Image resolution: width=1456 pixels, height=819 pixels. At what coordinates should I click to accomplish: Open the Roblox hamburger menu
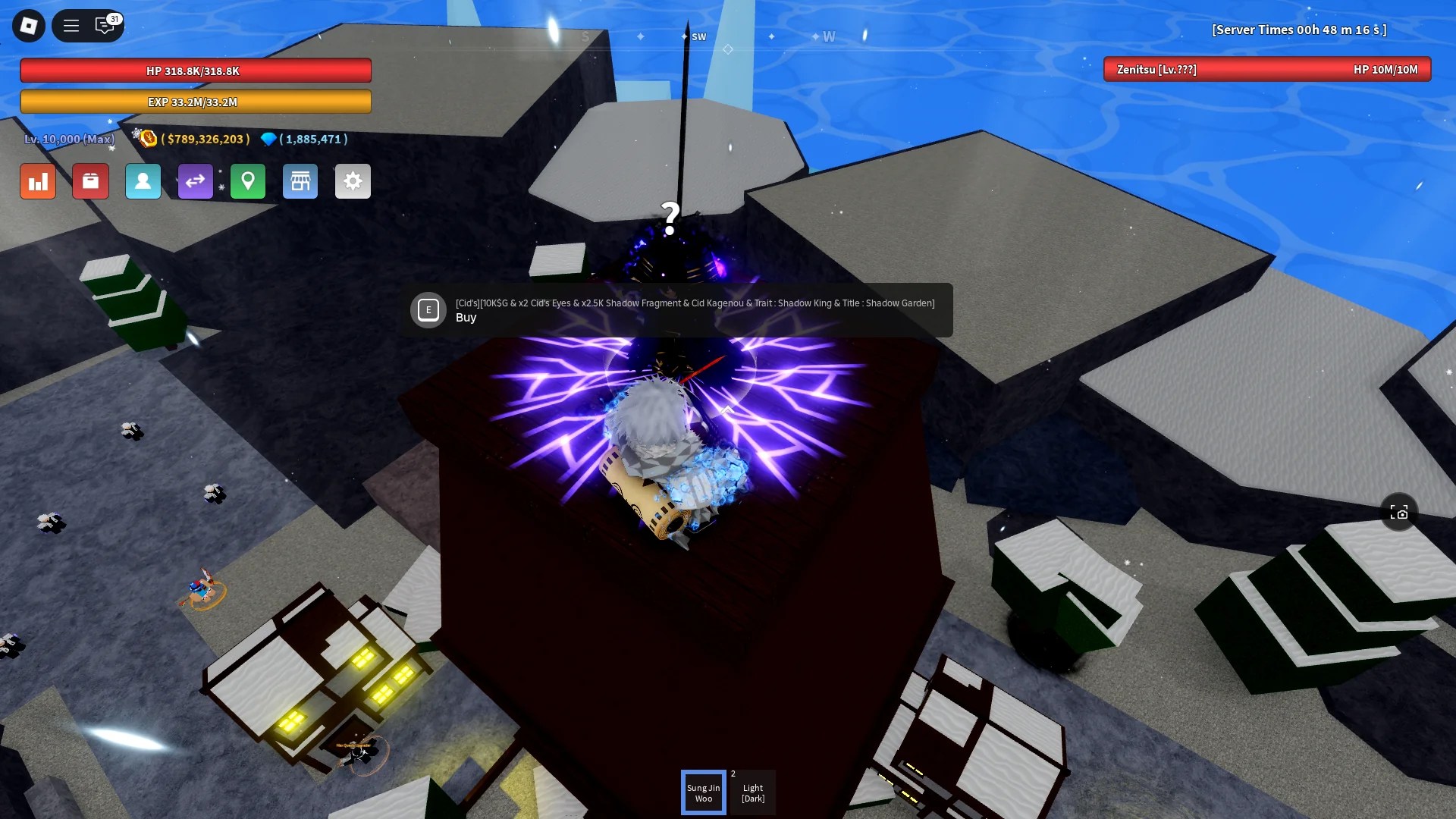pos(71,25)
